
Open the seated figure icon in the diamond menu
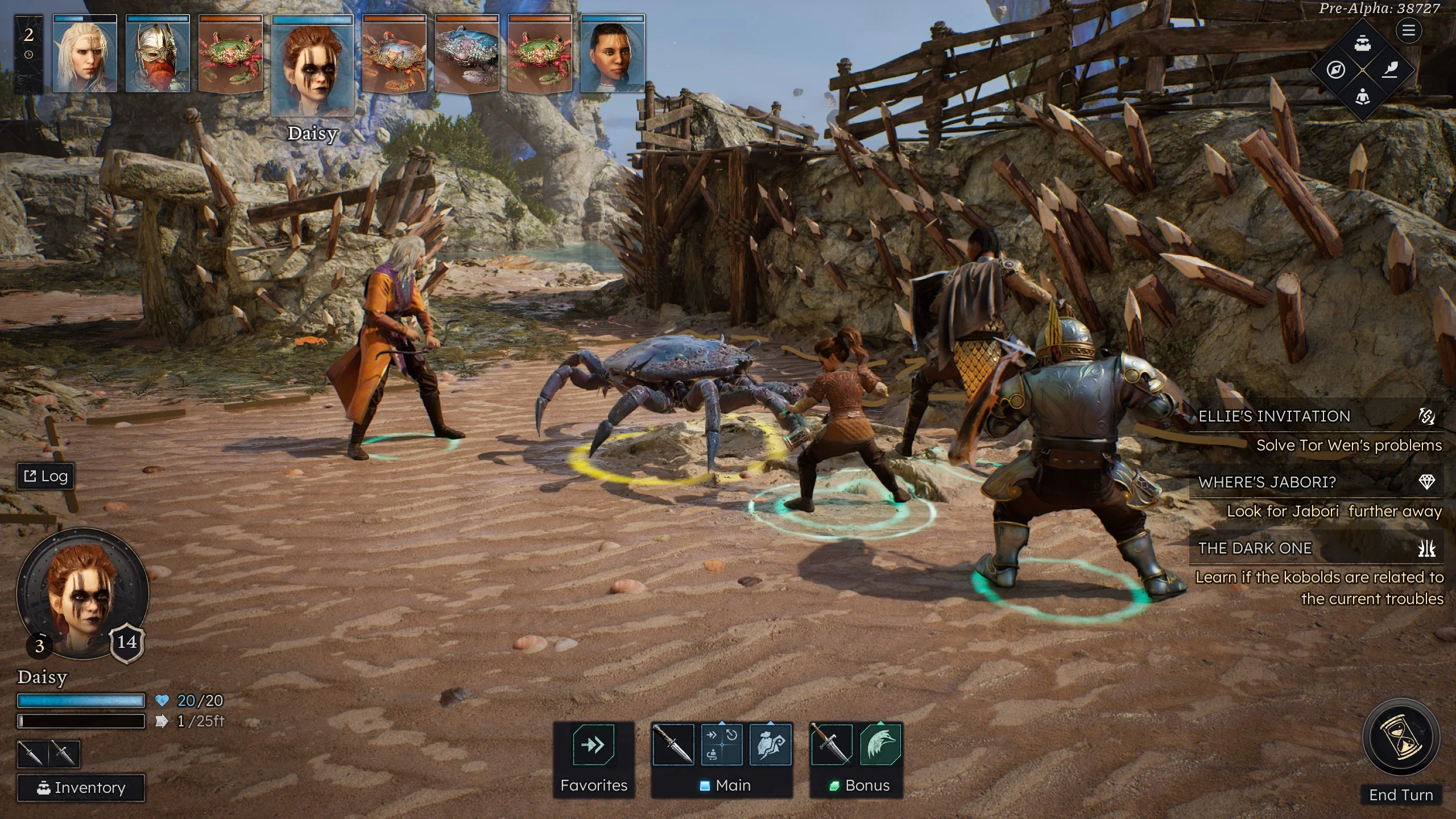[1362, 97]
